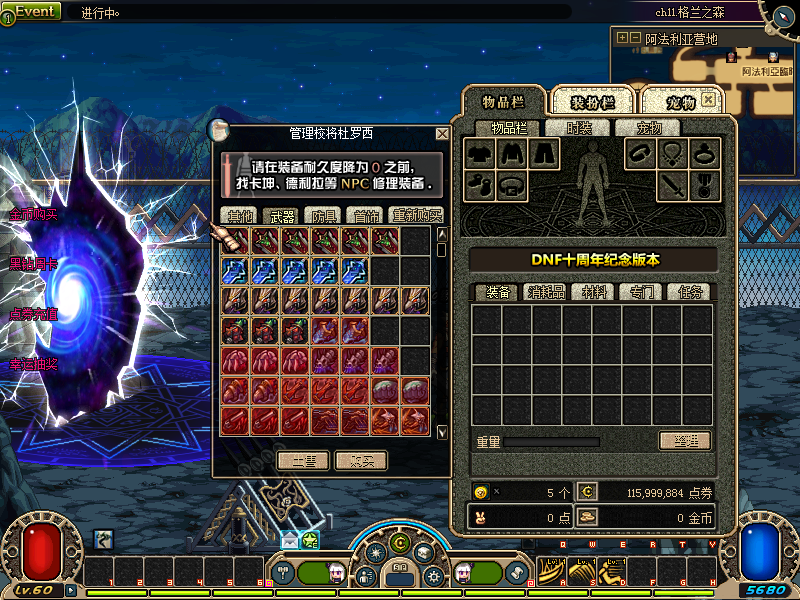Screen dimensions: 800x600
Task: Click the 出售 sell button
Action: click(x=302, y=461)
